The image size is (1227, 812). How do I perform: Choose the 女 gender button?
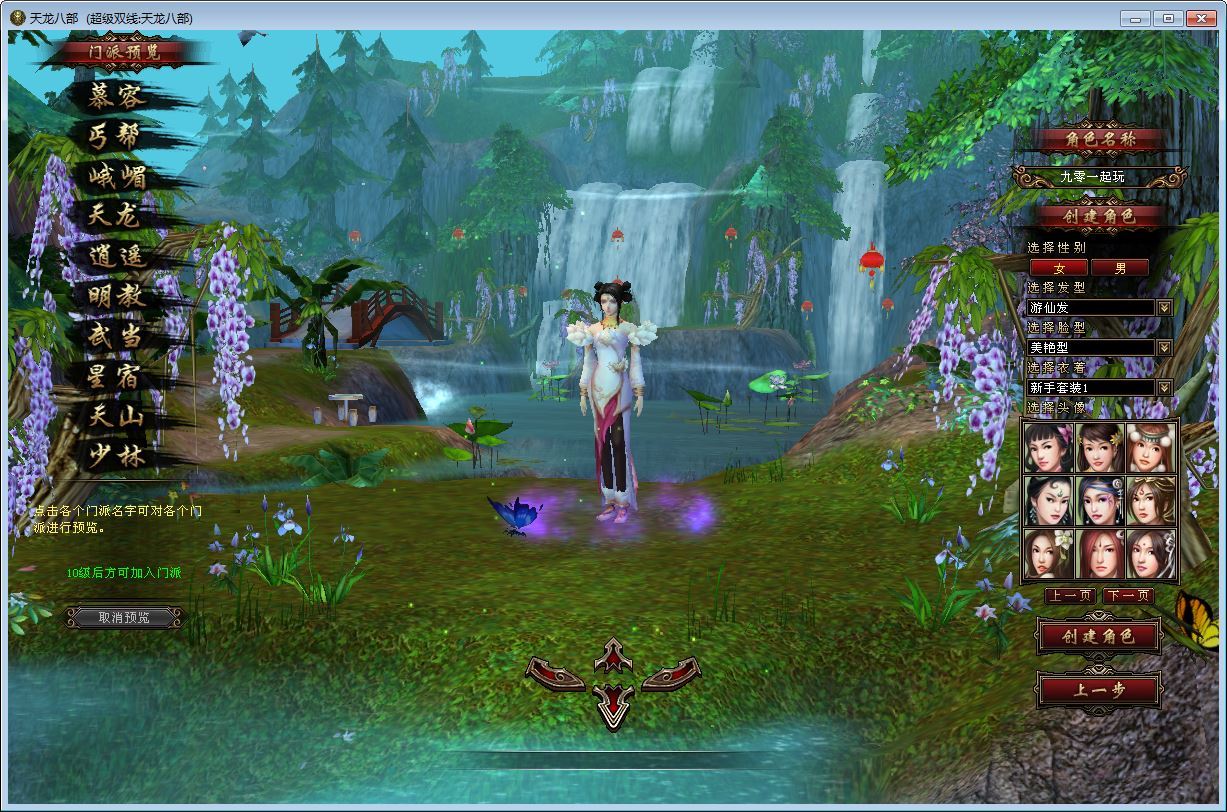pos(1059,268)
